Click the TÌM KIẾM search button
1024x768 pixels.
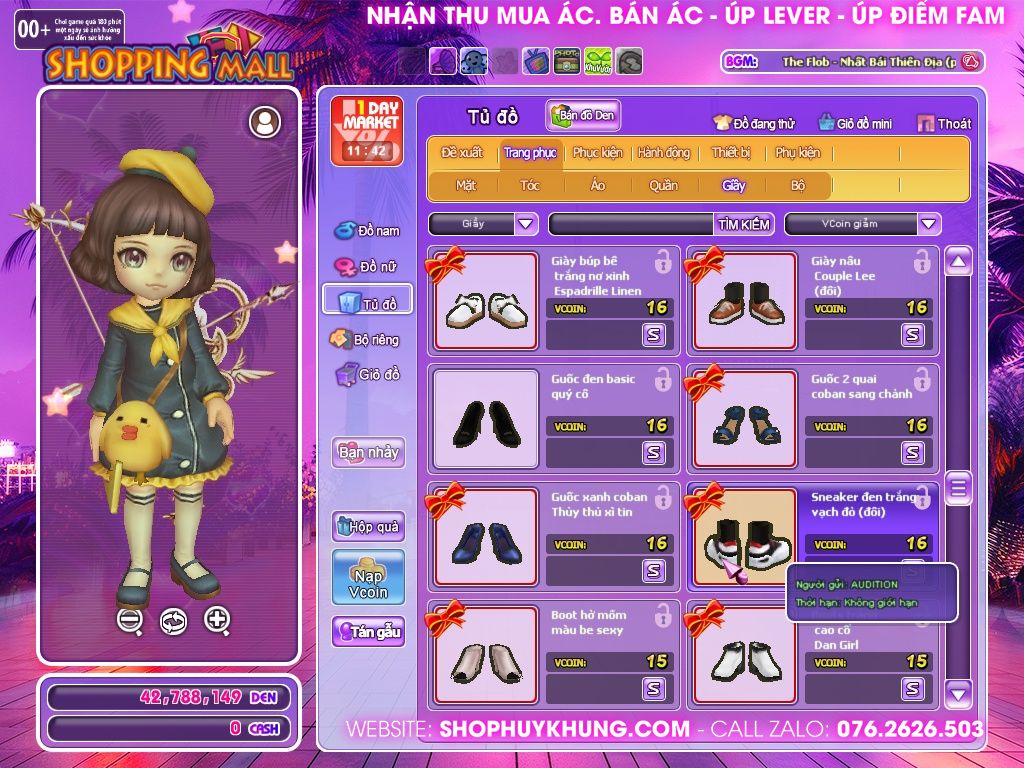point(744,224)
